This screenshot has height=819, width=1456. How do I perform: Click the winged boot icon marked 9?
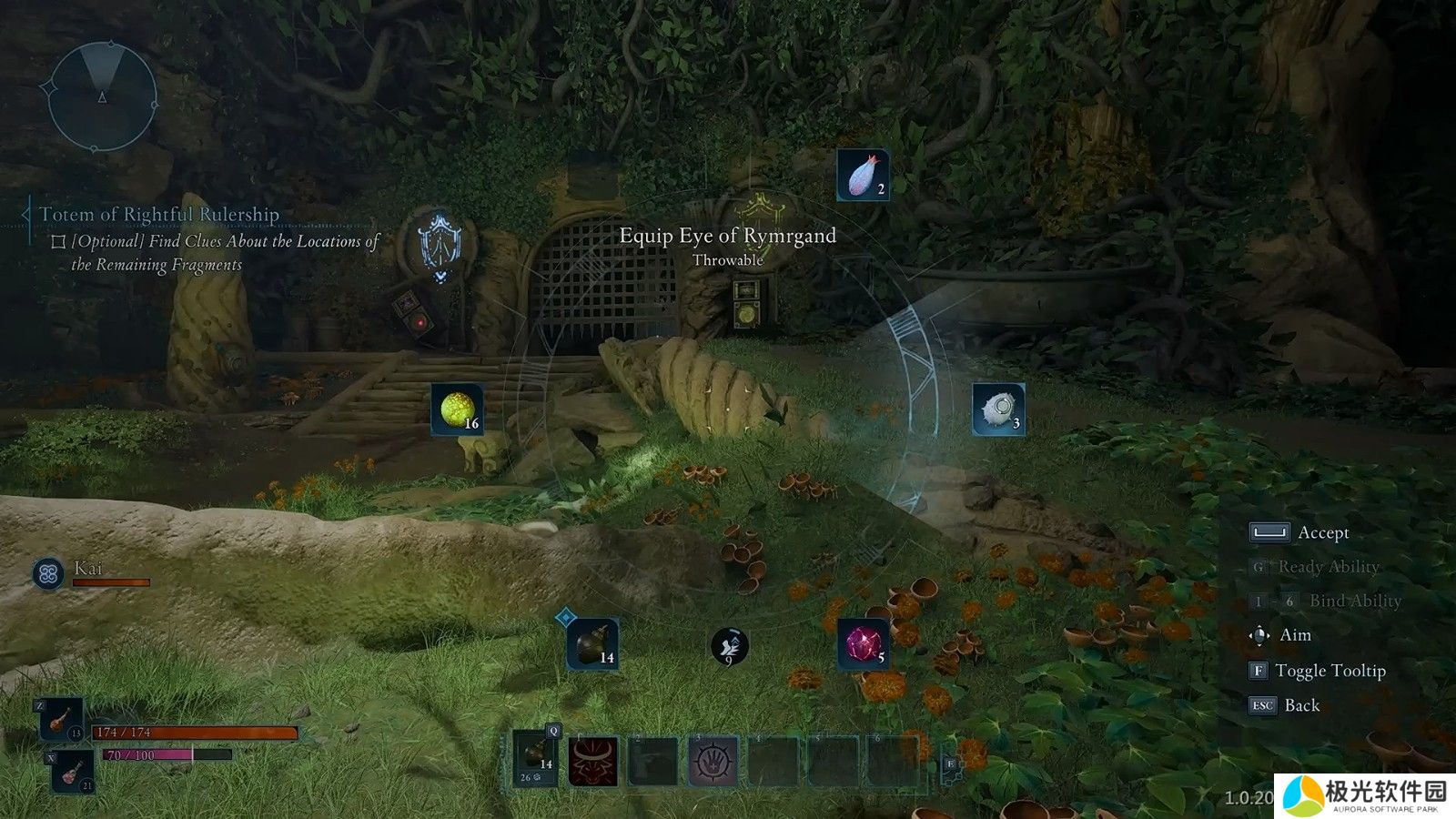pos(729,646)
